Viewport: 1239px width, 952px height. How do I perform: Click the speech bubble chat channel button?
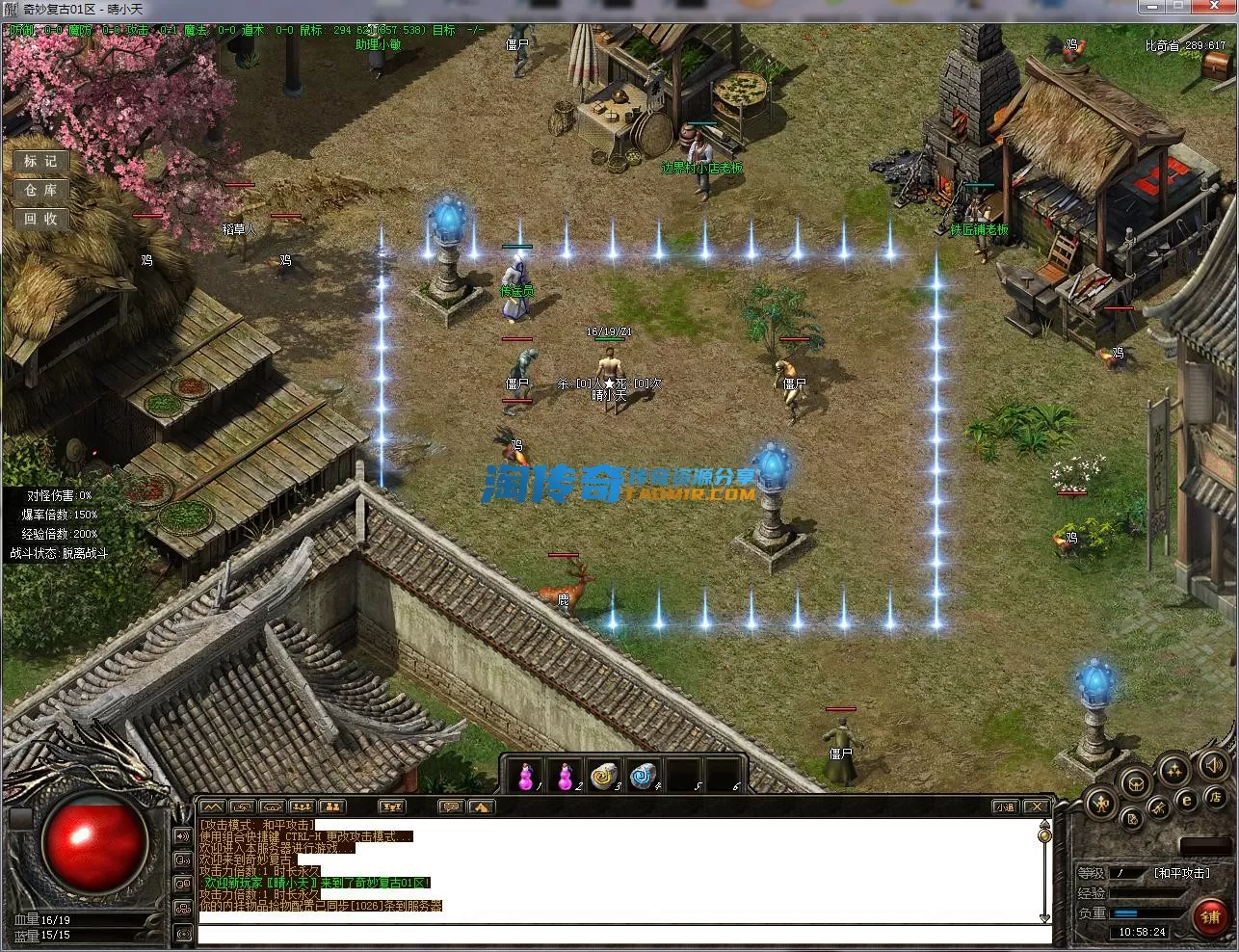[x=450, y=807]
